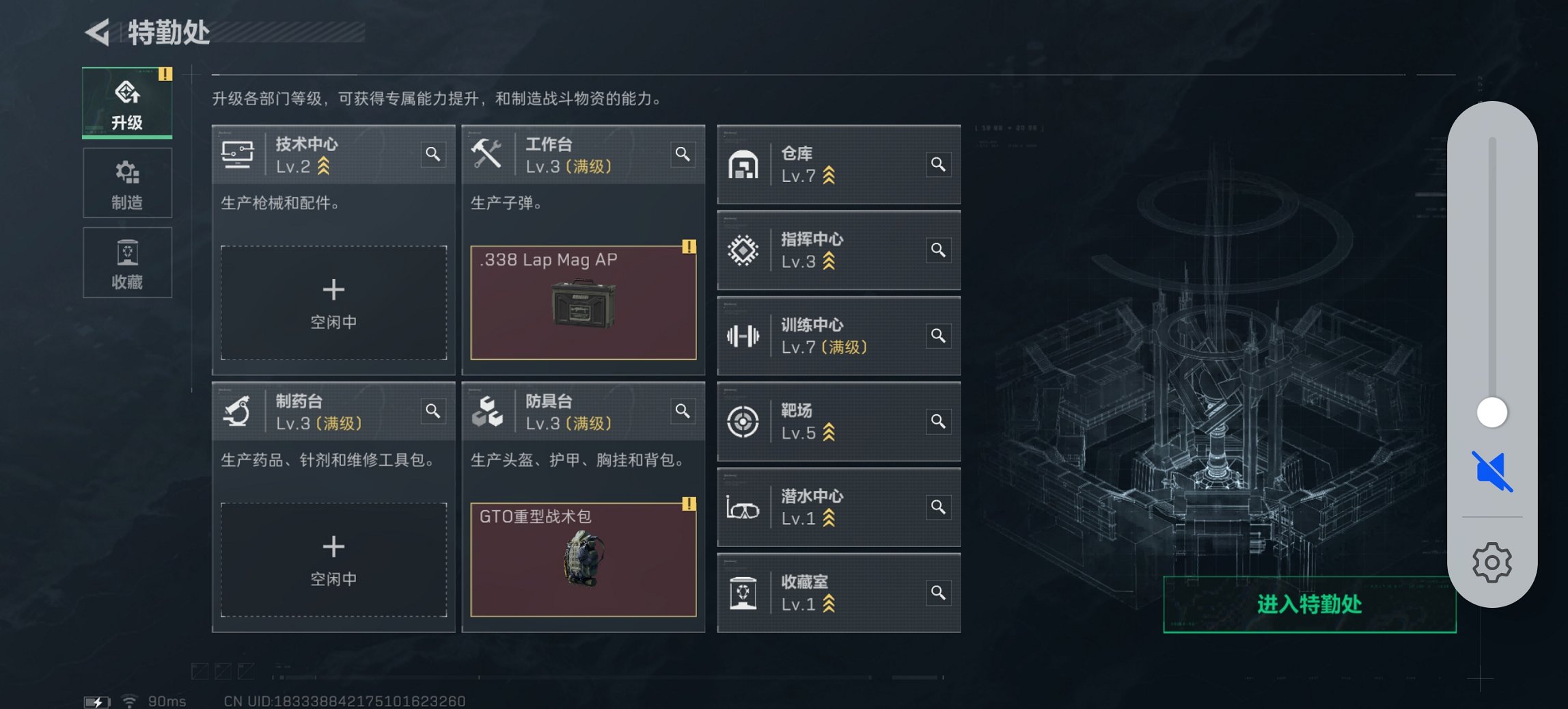Select the 工作台 hammer-and-wrench icon
Screen dimensions: 1568x709
click(x=487, y=154)
